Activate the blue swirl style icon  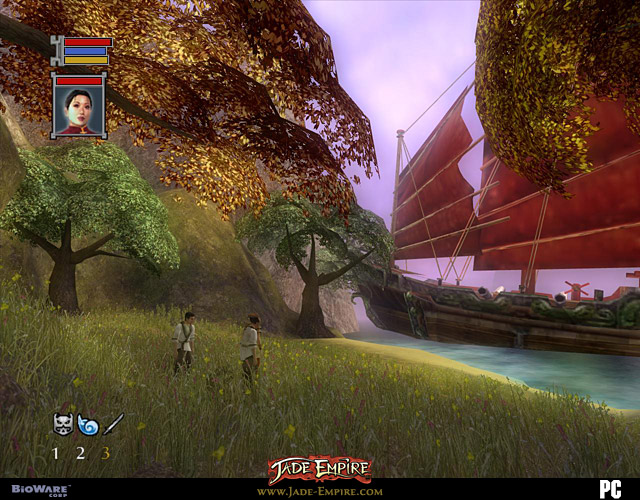click(x=87, y=424)
